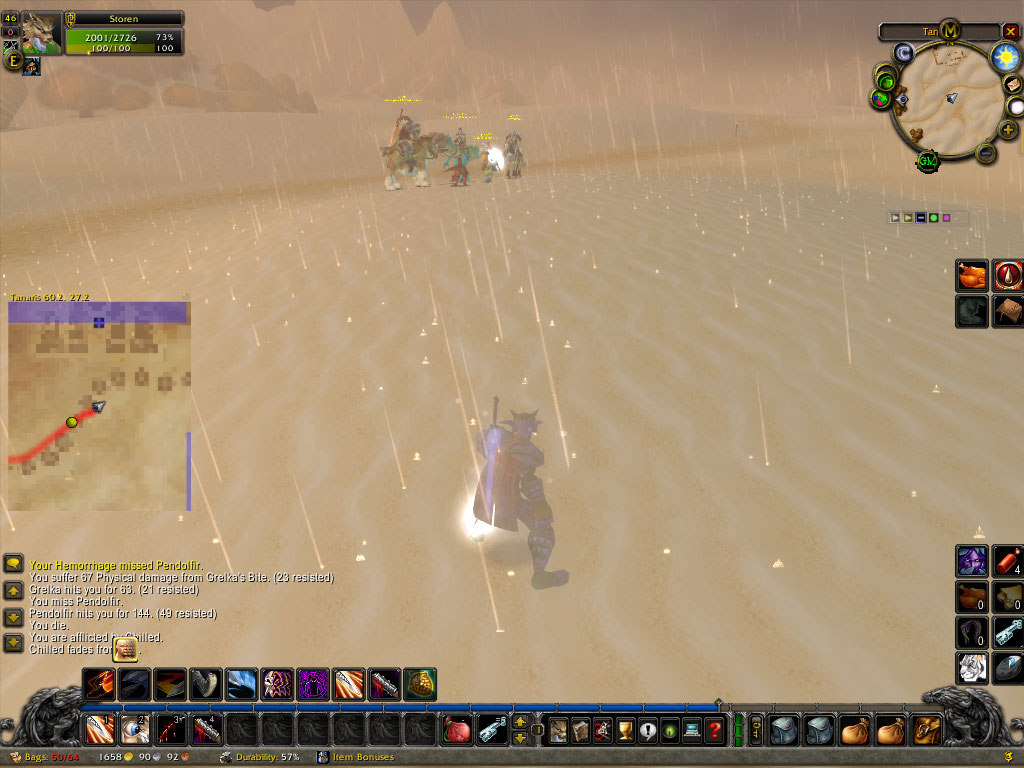Eat the roasted chicken food item
The image size is (1024, 768).
click(972, 276)
